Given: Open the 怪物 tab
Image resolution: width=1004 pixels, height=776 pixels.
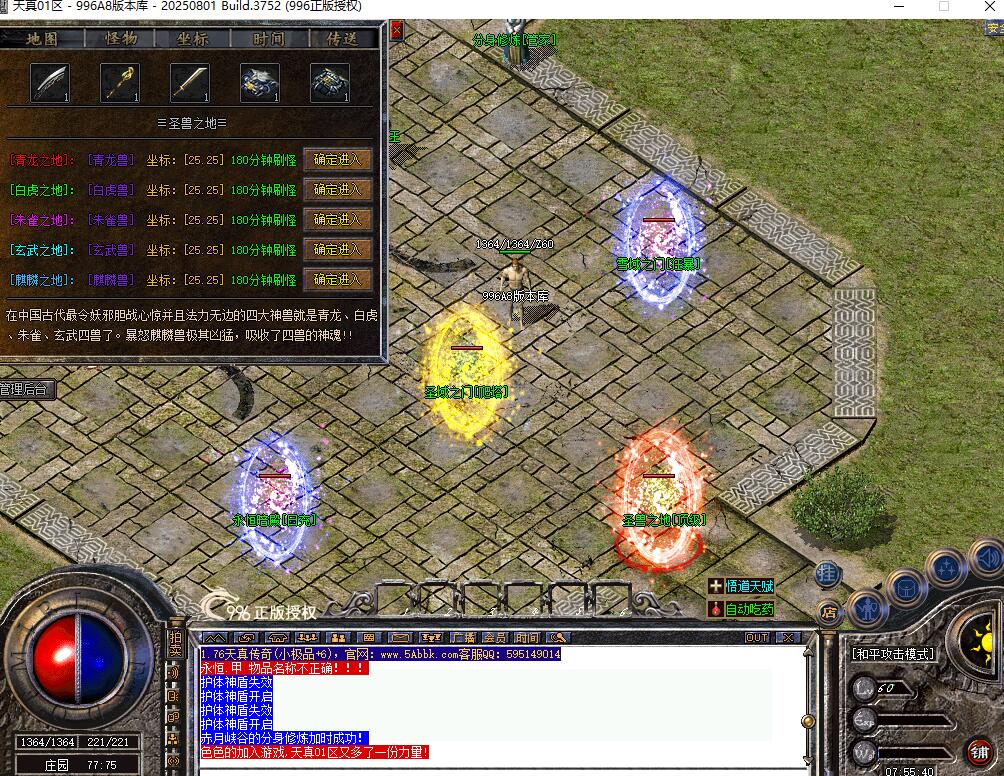Looking at the screenshot, I should point(120,39).
